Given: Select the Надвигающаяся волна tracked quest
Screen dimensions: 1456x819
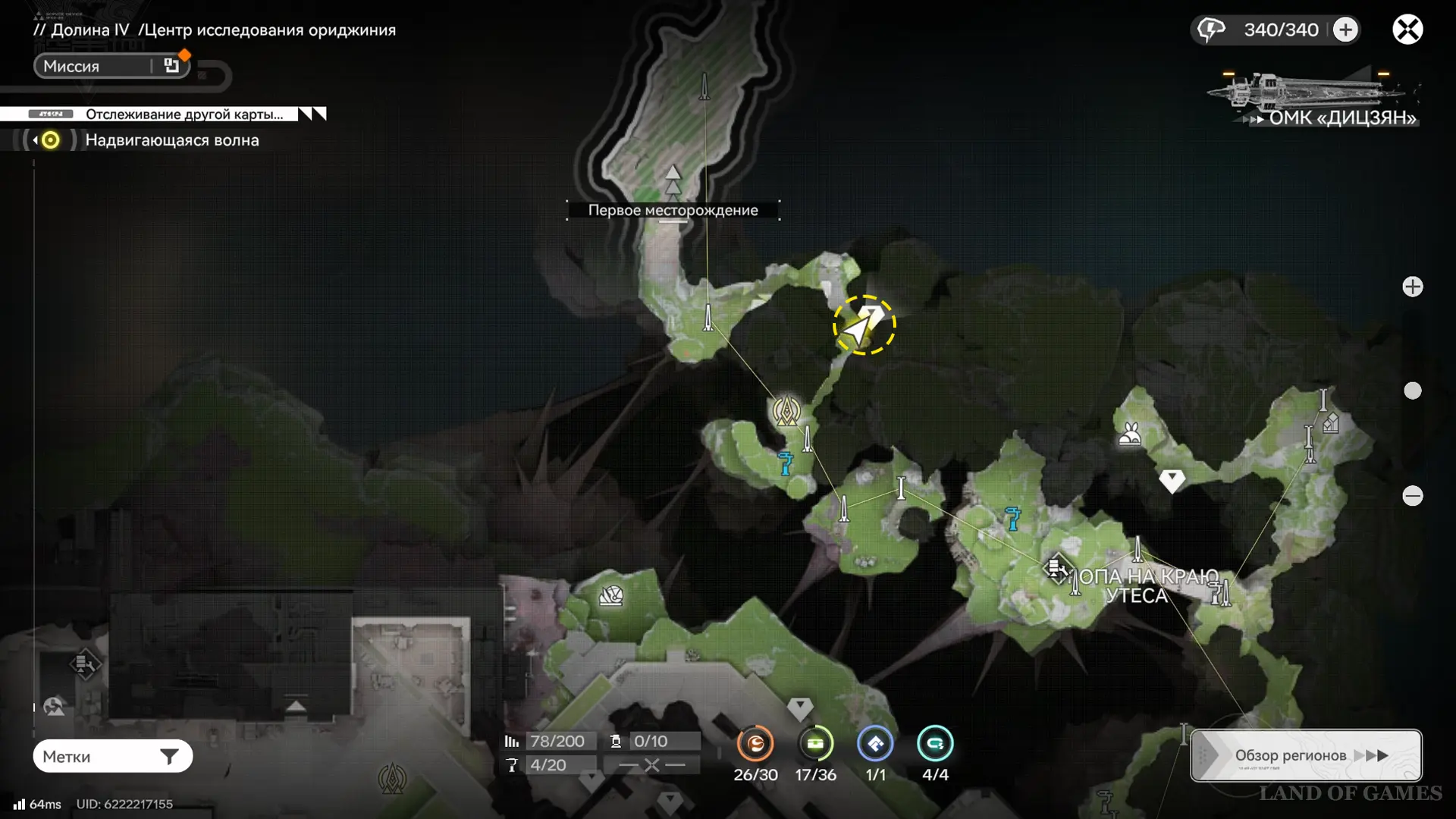Looking at the screenshot, I should 171,140.
